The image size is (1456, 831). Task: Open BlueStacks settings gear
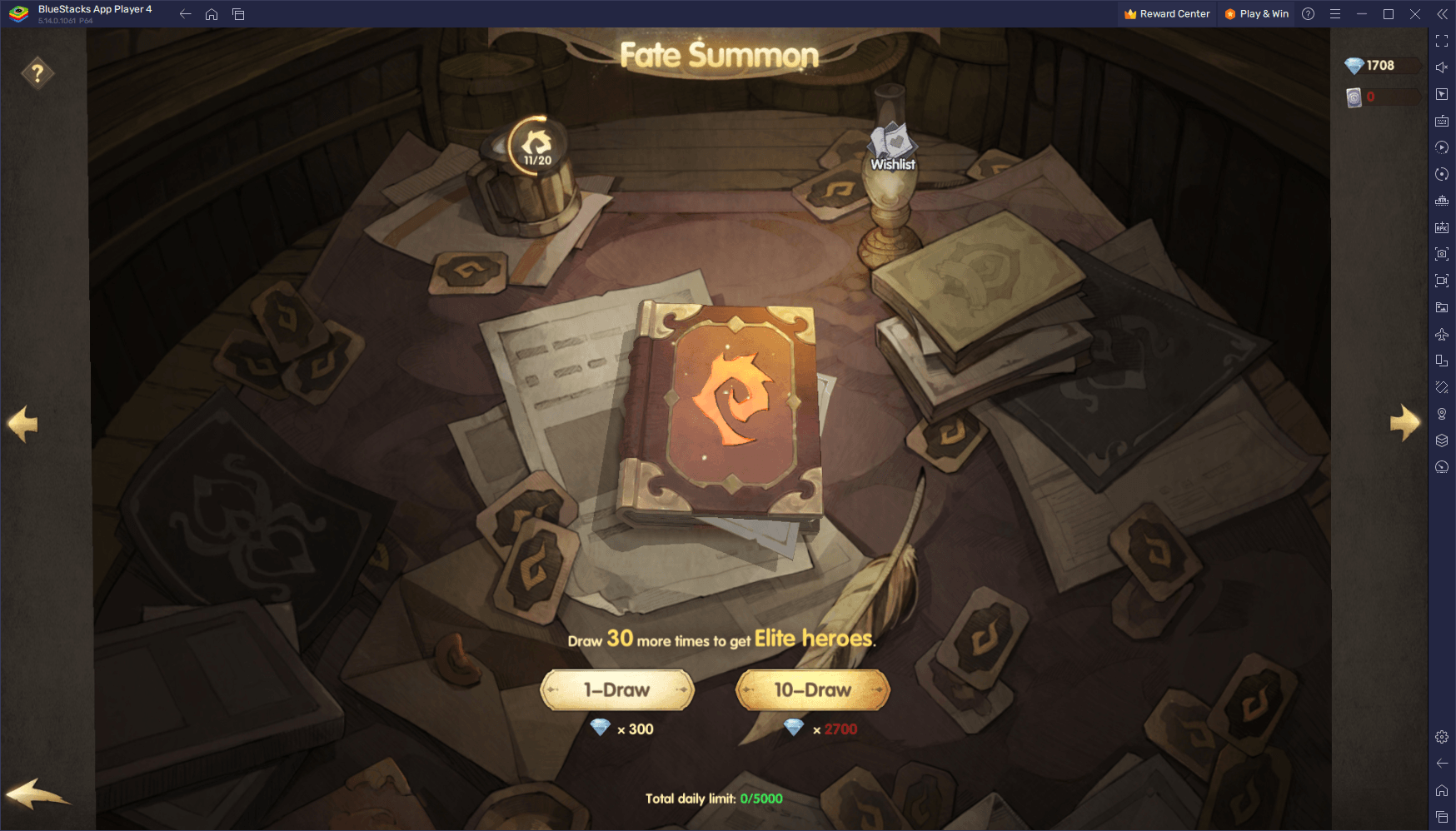(1442, 737)
